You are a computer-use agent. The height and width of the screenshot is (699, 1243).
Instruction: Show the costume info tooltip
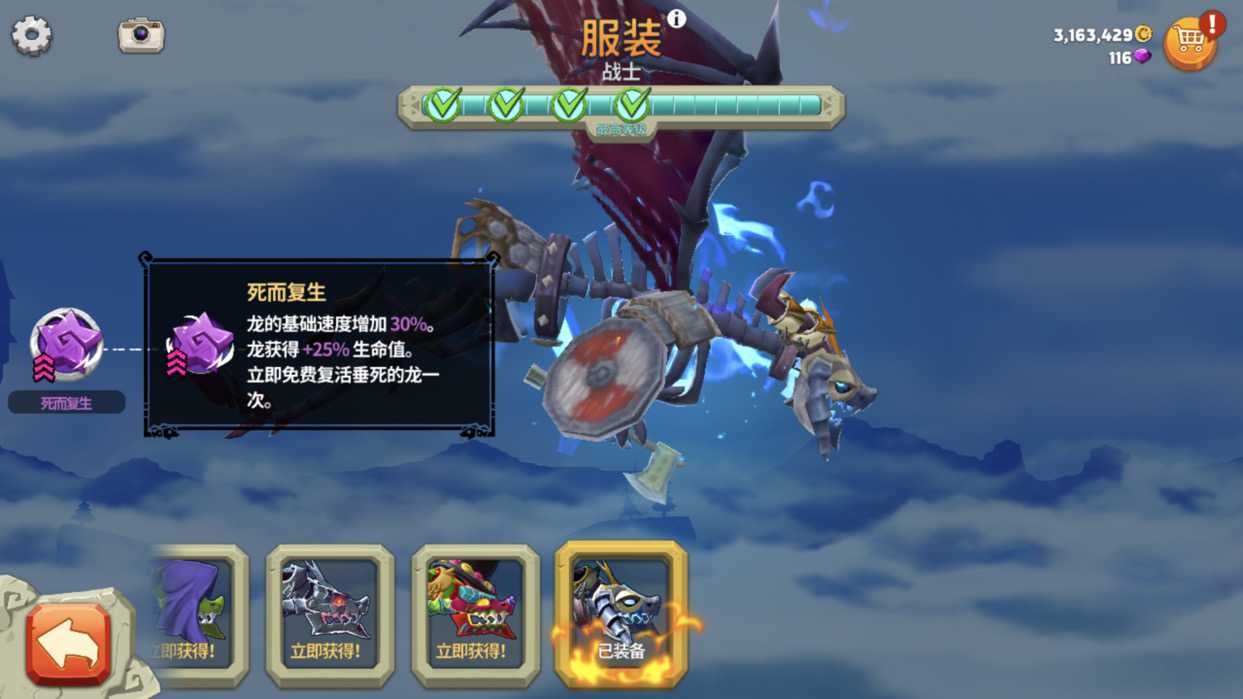pos(677,19)
